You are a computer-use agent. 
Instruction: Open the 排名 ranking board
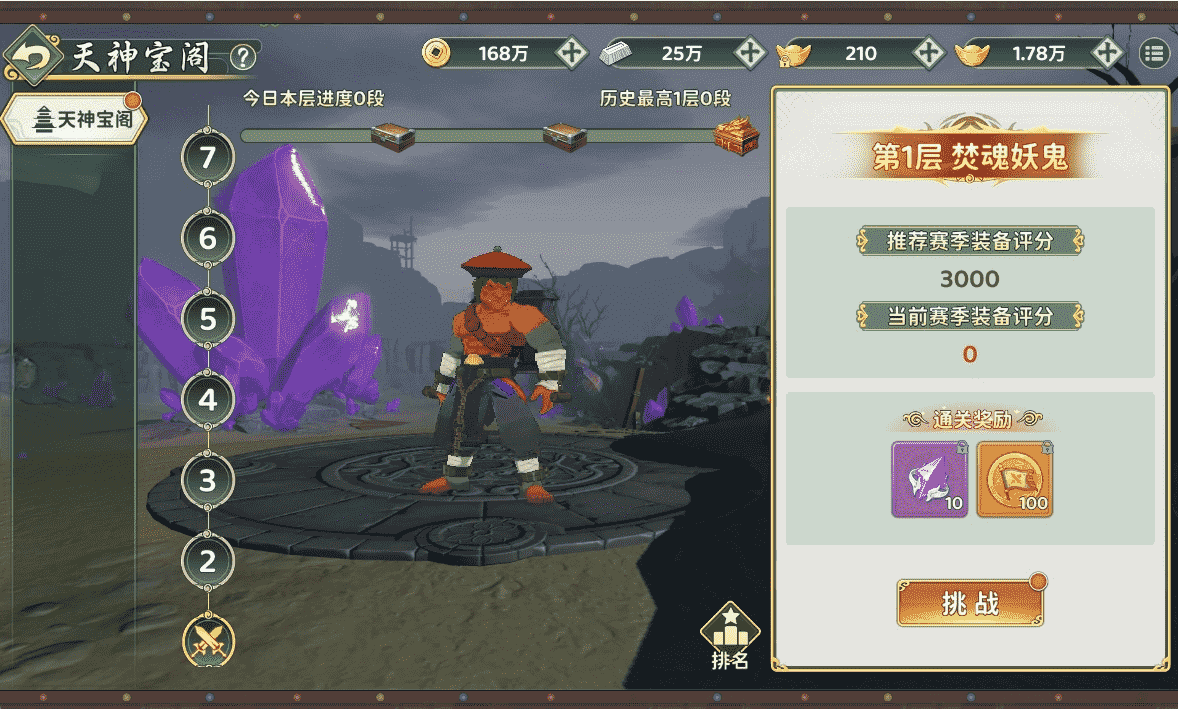[730, 636]
